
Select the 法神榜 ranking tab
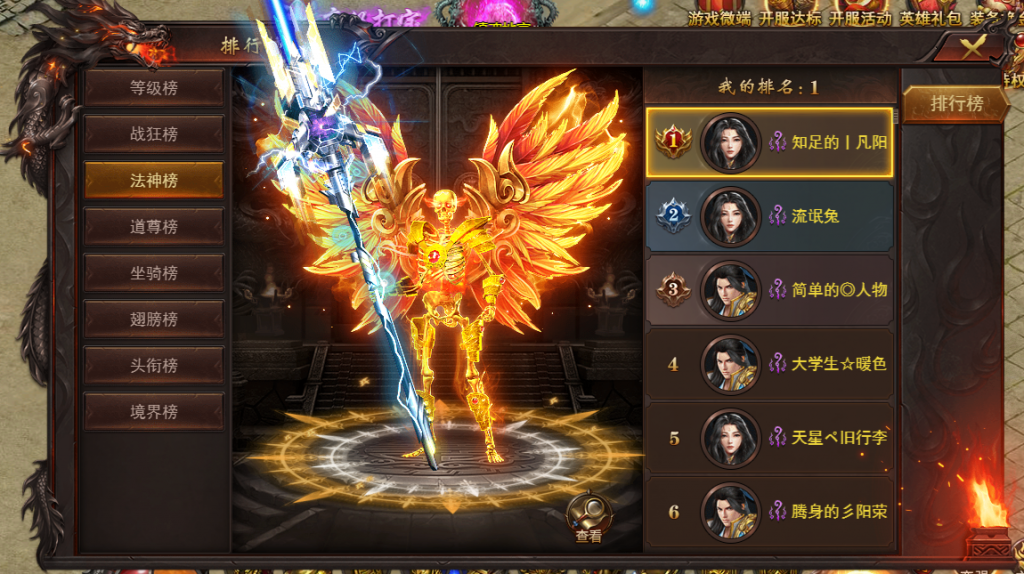coord(153,181)
